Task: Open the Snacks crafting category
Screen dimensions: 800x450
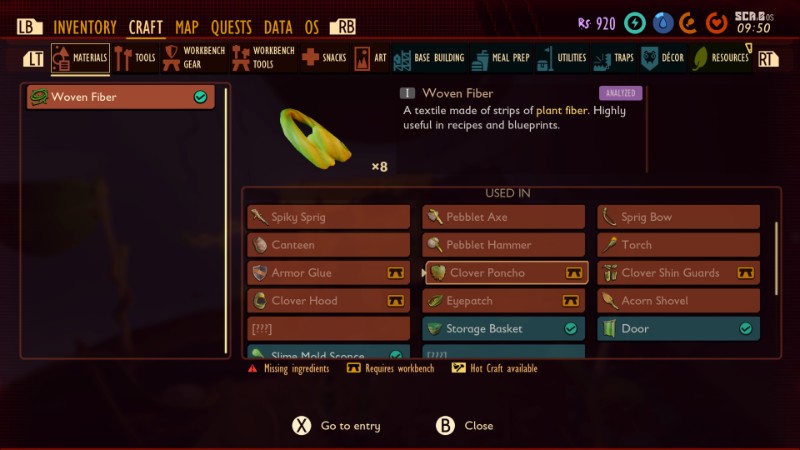Action: (324, 58)
